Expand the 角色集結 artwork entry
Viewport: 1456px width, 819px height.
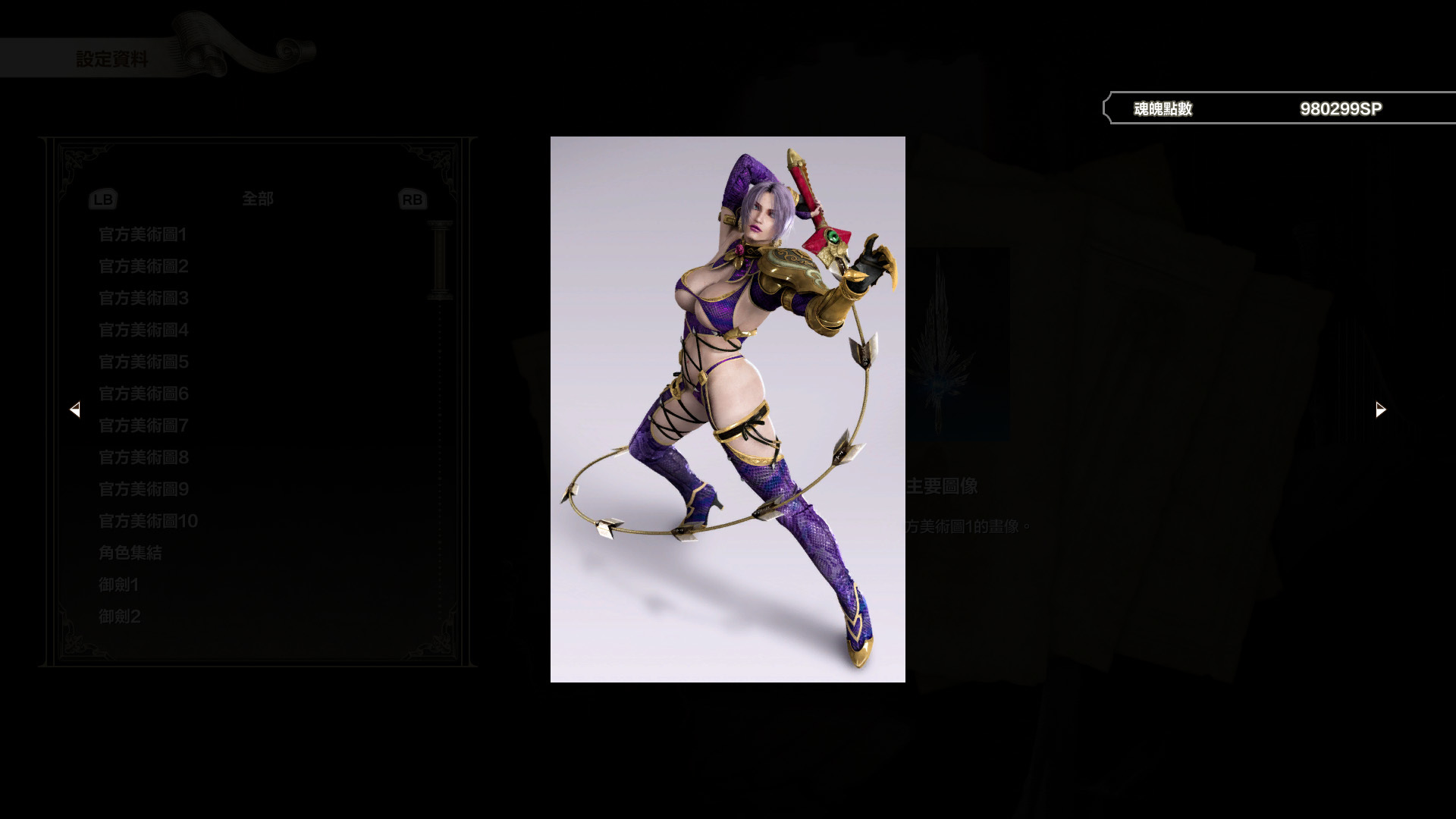point(130,553)
